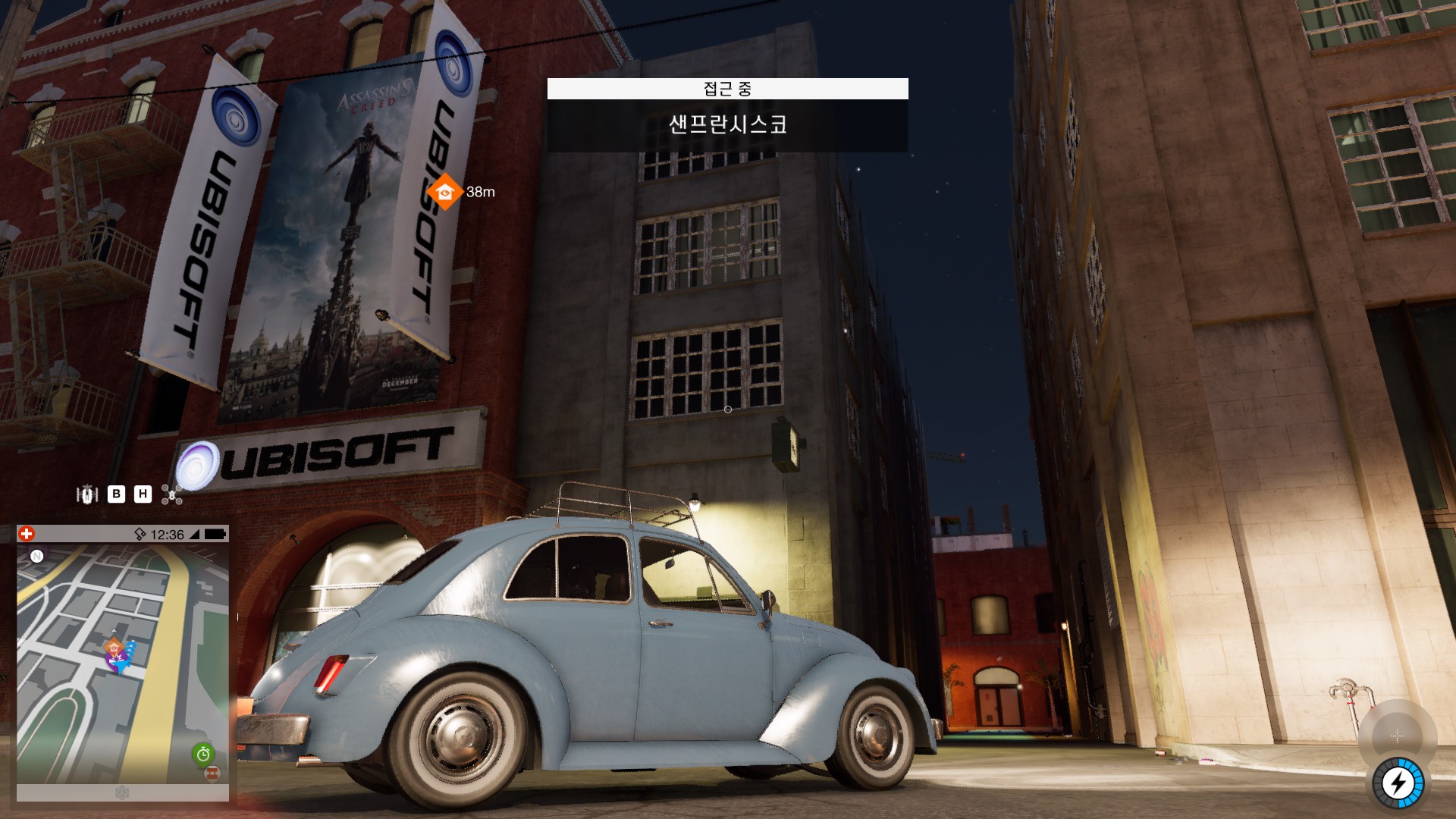Activate the lightning bolt battery icon
This screenshot has width=1456, height=819.
click(x=1398, y=783)
